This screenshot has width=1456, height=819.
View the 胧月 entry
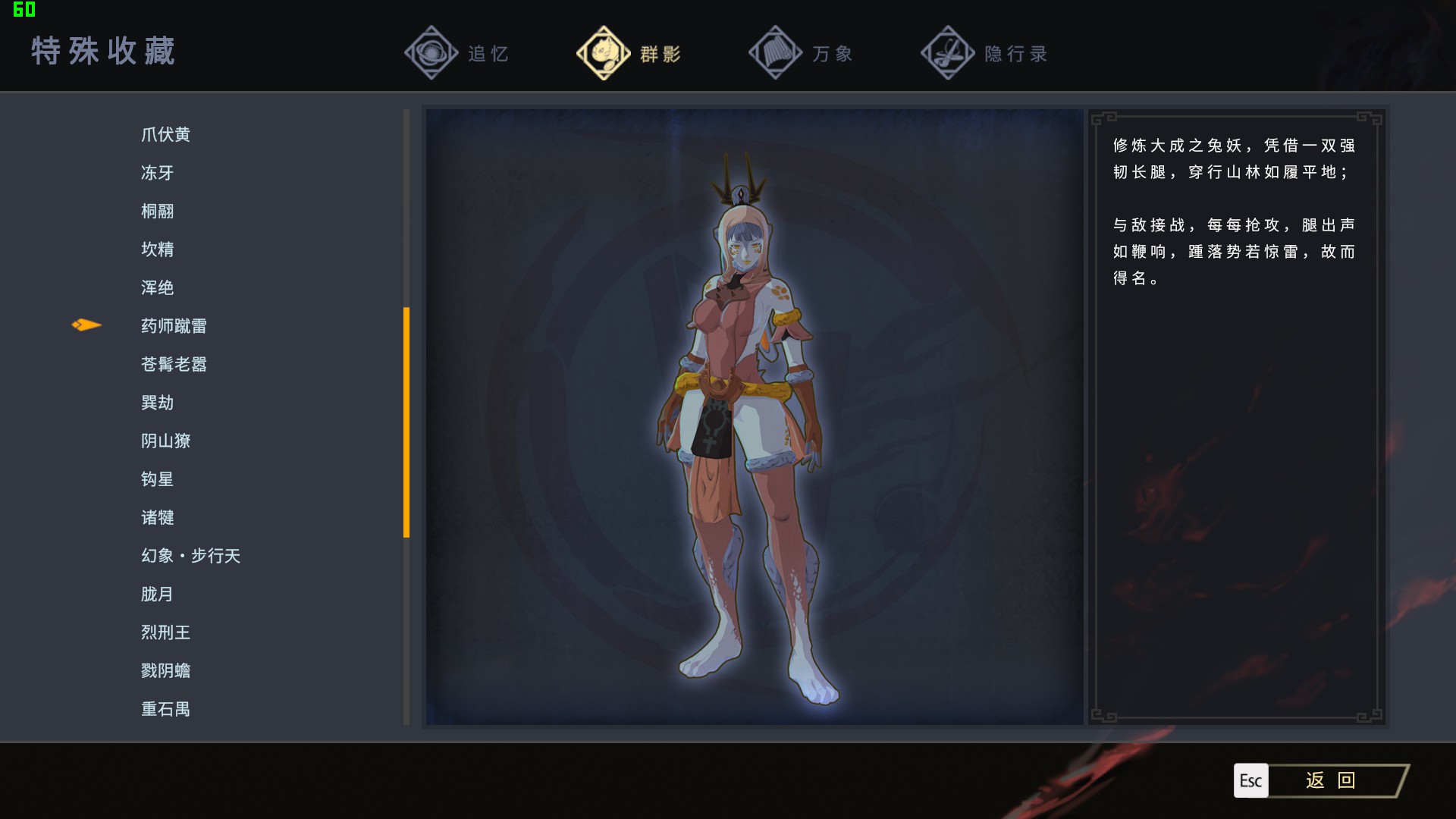click(x=157, y=594)
